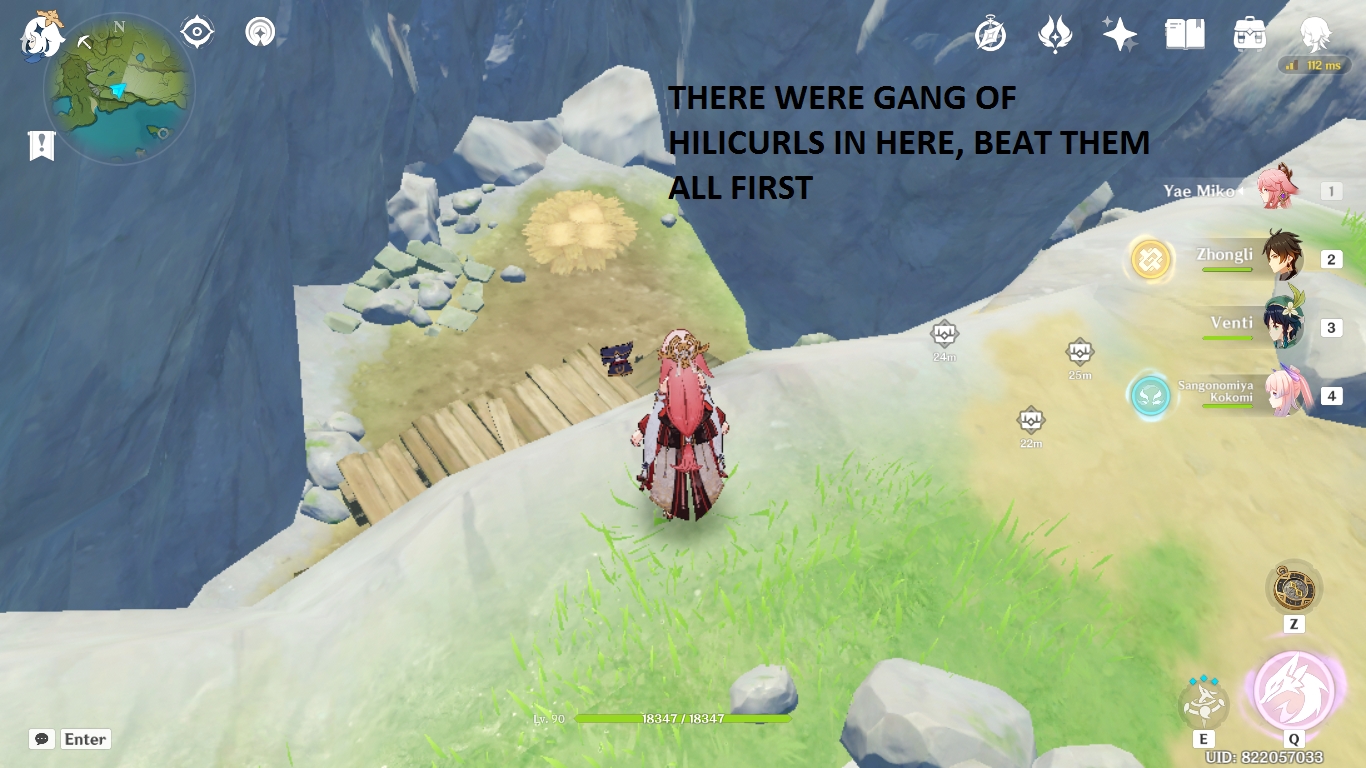Viewport: 1366px width, 768px height.
Task: Click the party setup icon near minimap
Action: [x=259, y=31]
